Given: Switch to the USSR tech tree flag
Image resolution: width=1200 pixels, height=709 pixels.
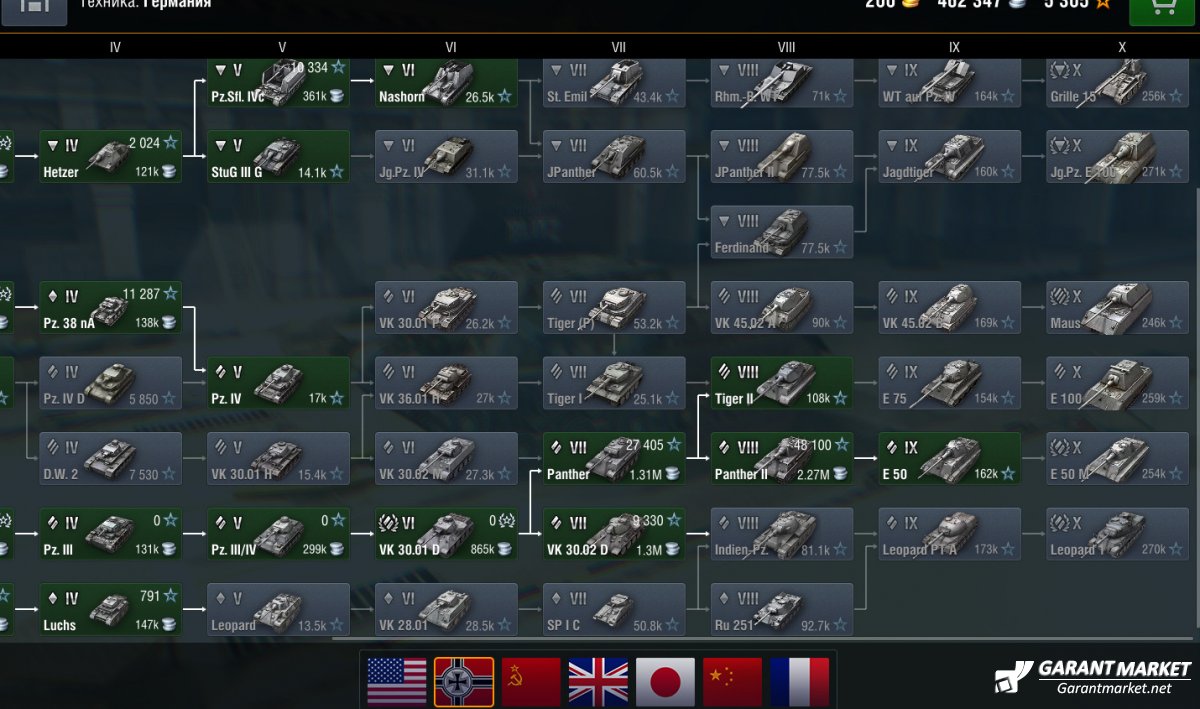Looking at the screenshot, I should pyautogui.click(x=531, y=683).
